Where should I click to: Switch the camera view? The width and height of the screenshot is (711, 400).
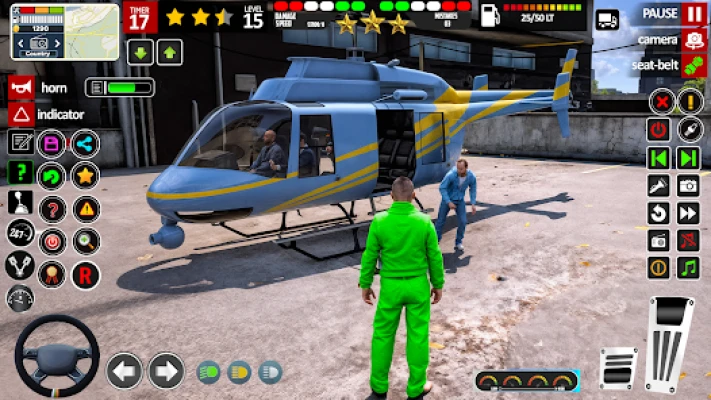pos(694,41)
